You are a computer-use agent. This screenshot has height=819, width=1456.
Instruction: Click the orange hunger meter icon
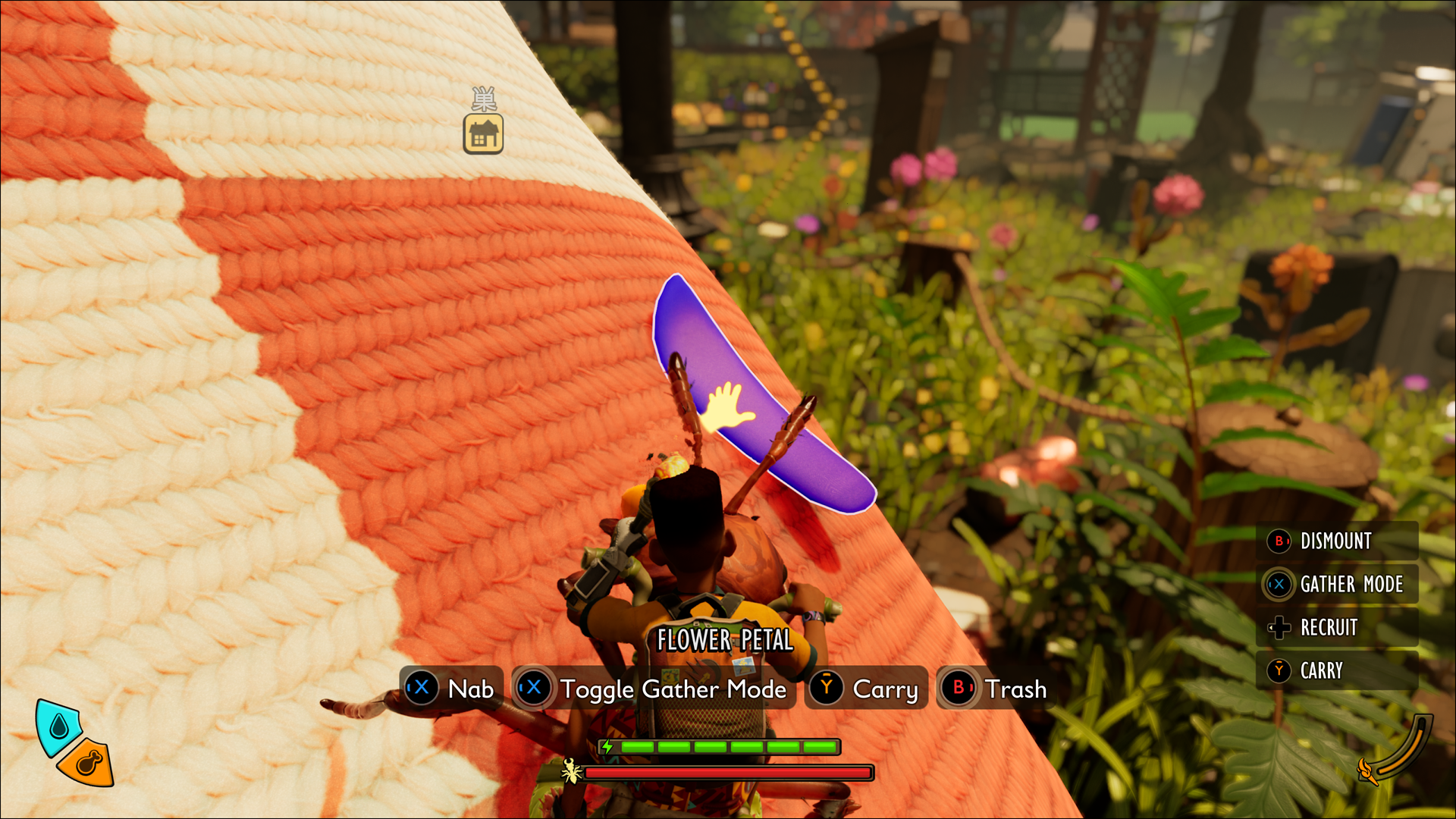point(87,762)
